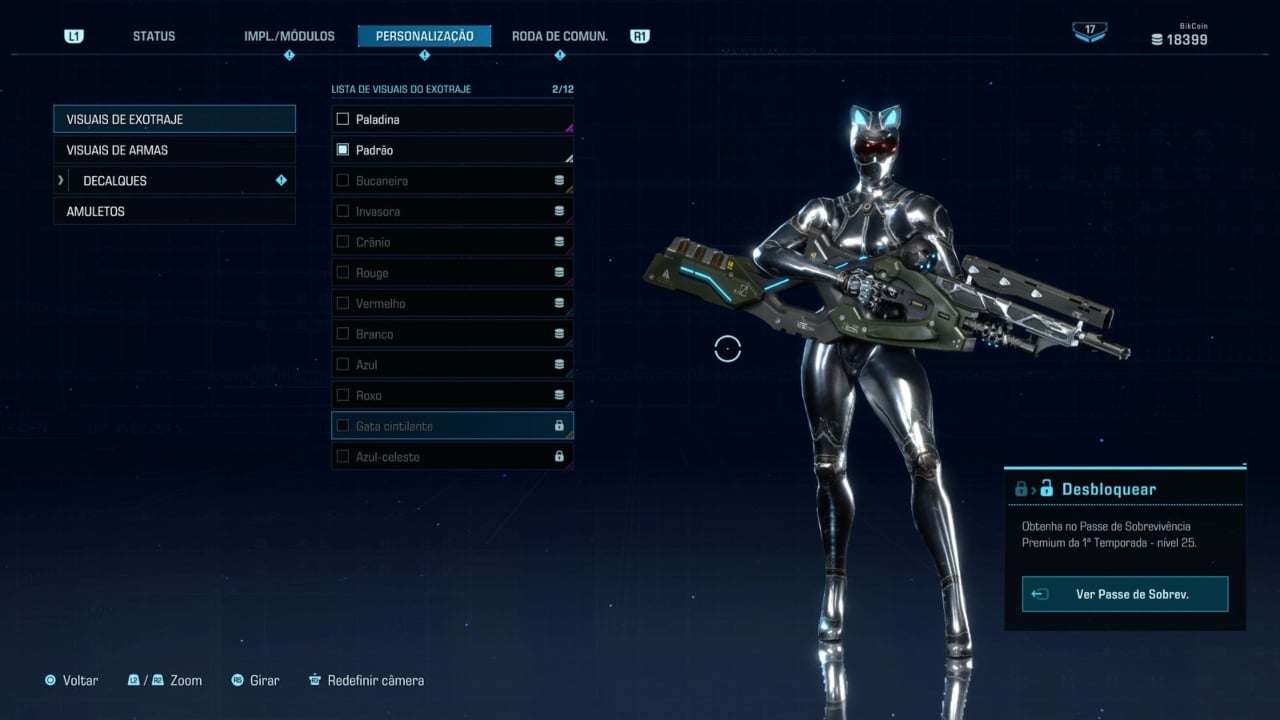
Task: Choose the Bucaneira skin row
Action: (x=452, y=181)
